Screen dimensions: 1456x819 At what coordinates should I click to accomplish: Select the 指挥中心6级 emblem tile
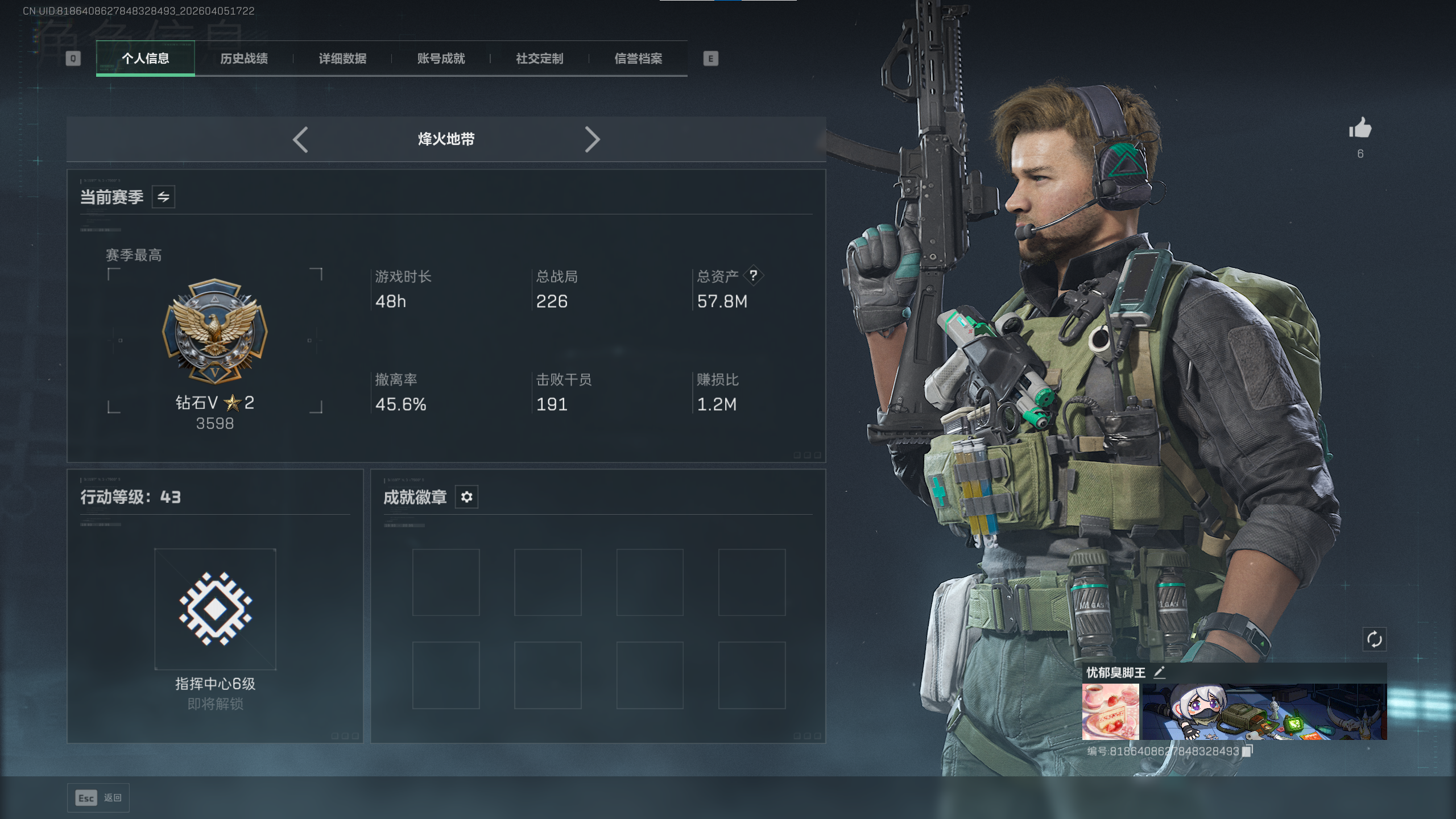[x=215, y=609]
